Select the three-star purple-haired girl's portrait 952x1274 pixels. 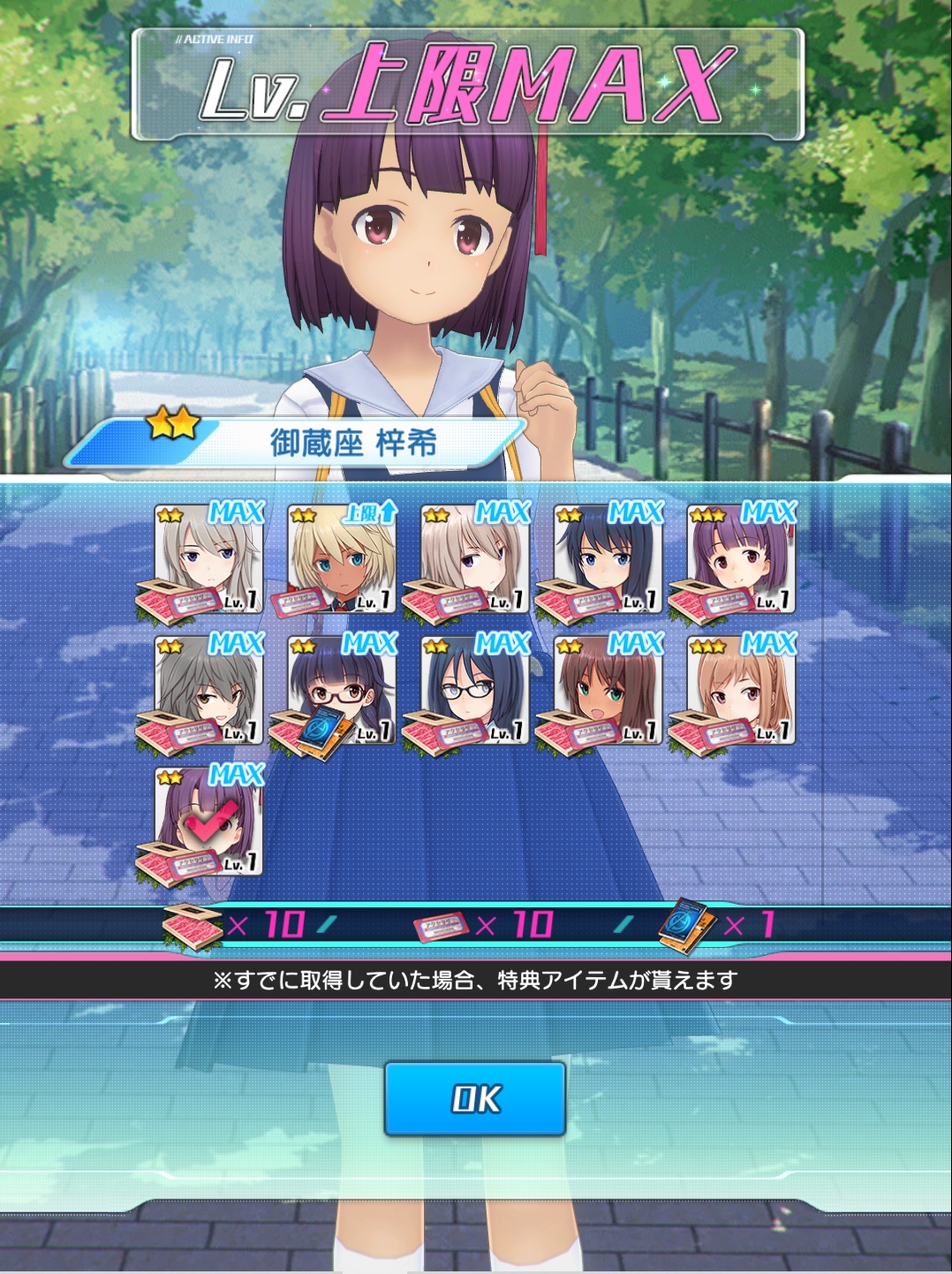[741, 558]
